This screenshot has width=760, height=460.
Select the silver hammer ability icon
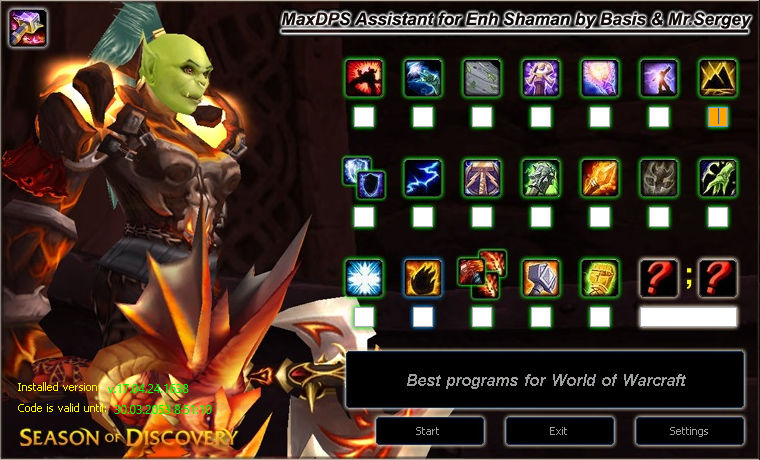click(x=541, y=277)
